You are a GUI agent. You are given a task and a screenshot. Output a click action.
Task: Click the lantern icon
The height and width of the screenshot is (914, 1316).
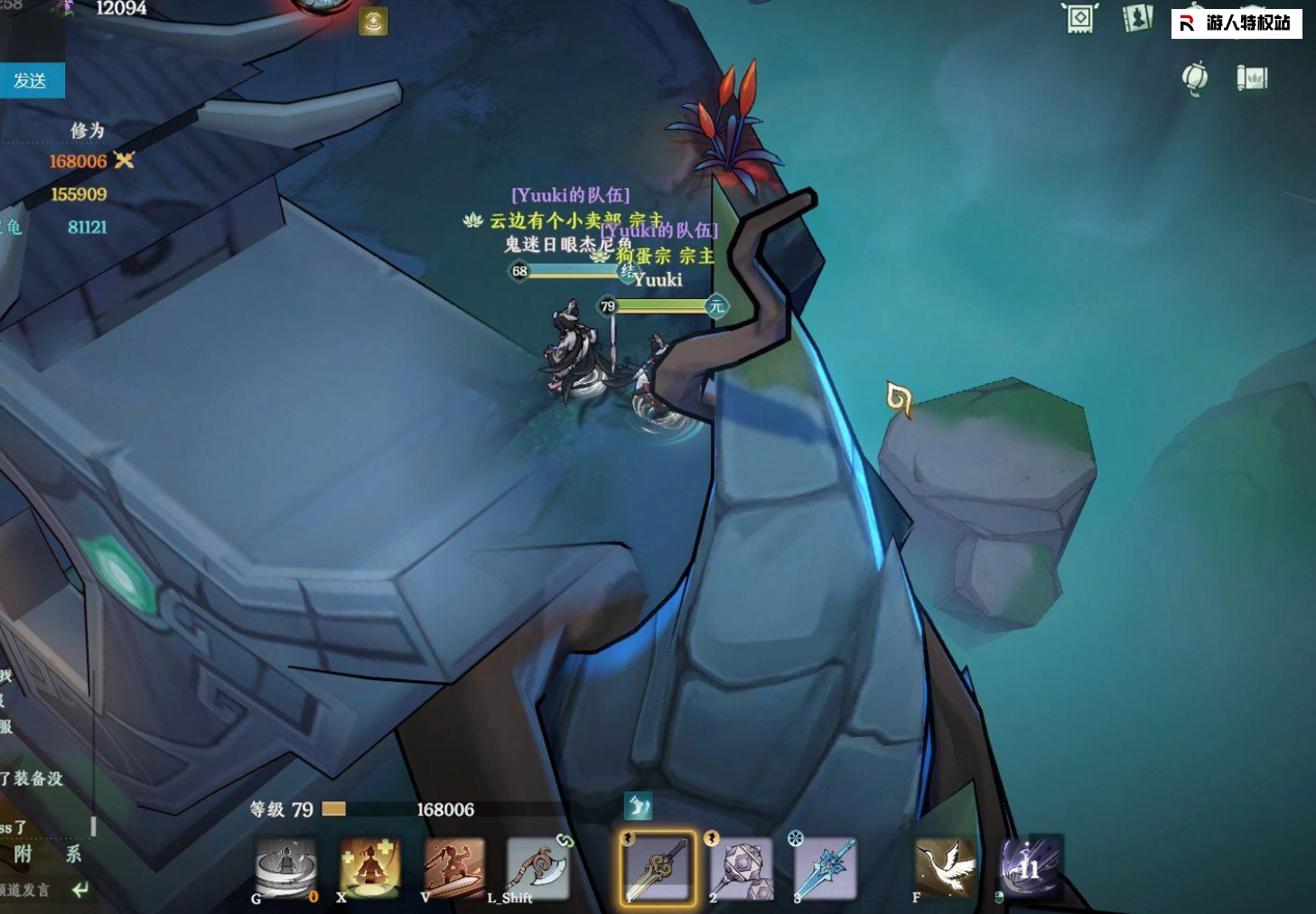point(1195,79)
